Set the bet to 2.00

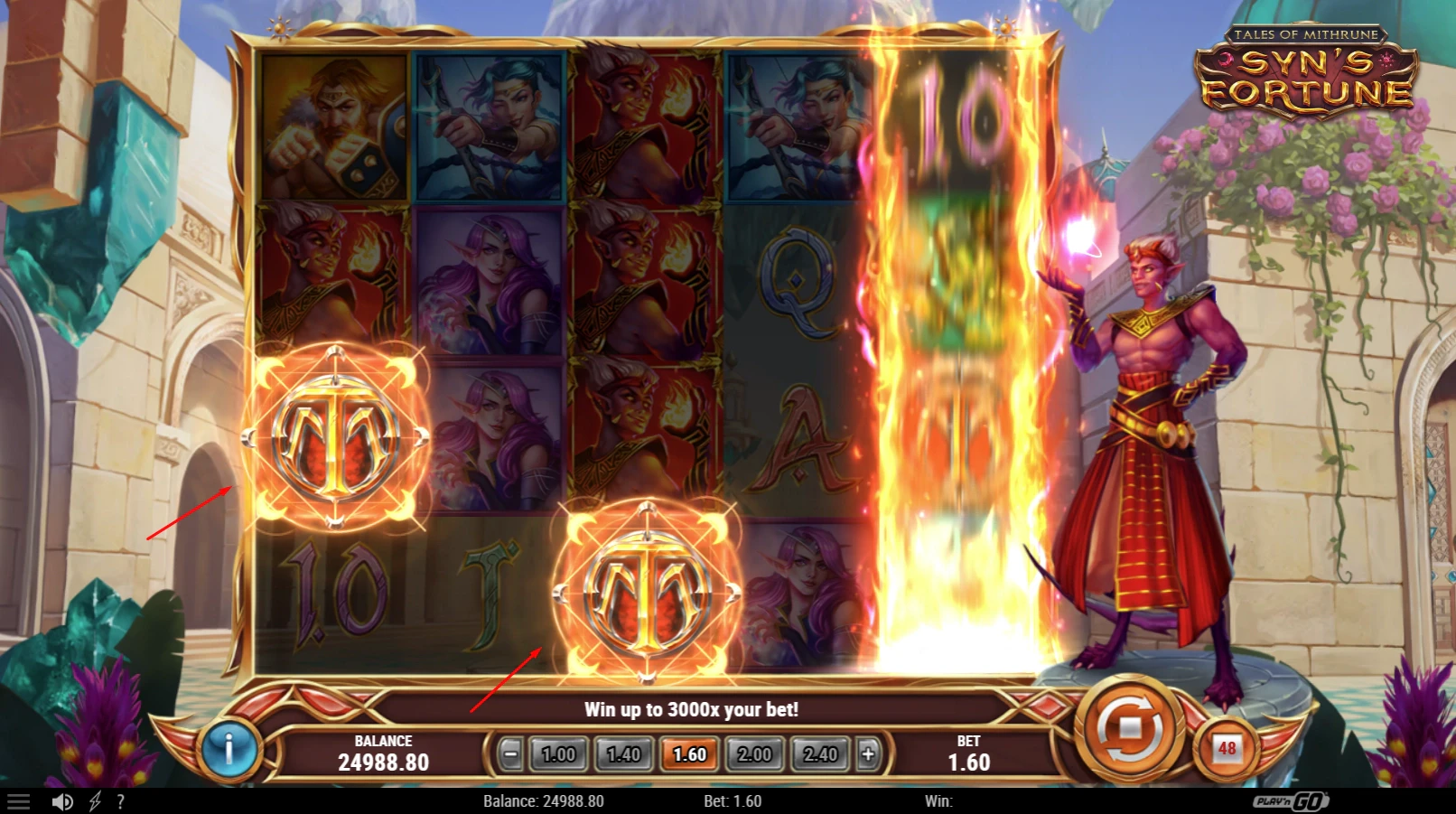click(755, 754)
